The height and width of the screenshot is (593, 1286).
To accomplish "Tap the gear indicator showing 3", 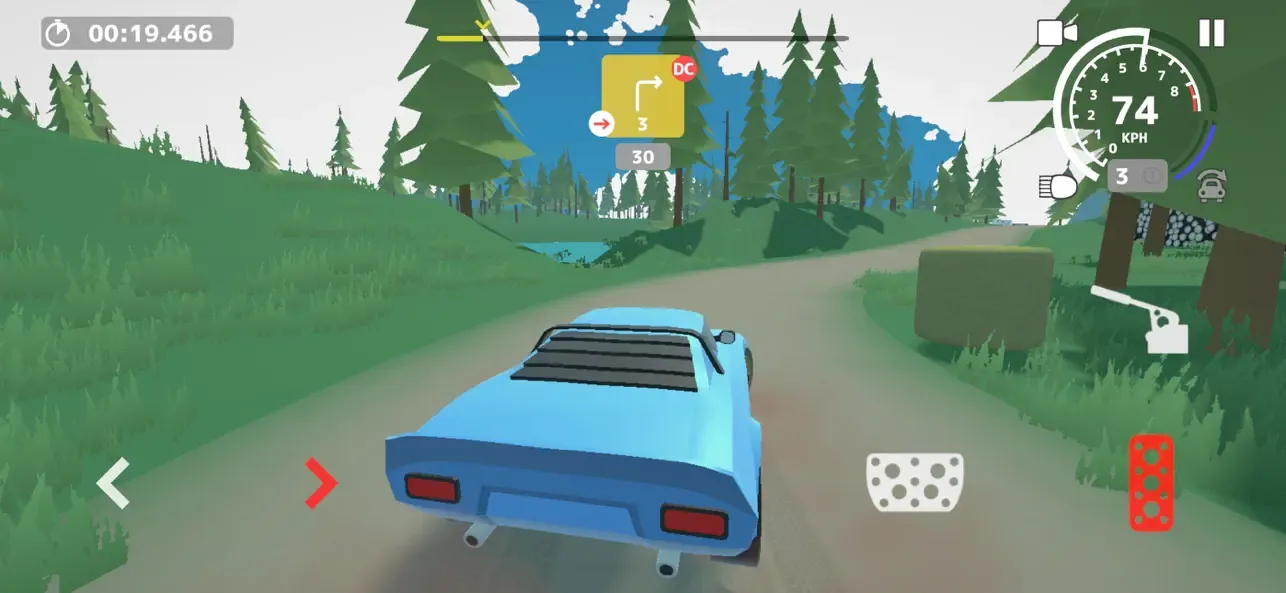I will (1136, 177).
